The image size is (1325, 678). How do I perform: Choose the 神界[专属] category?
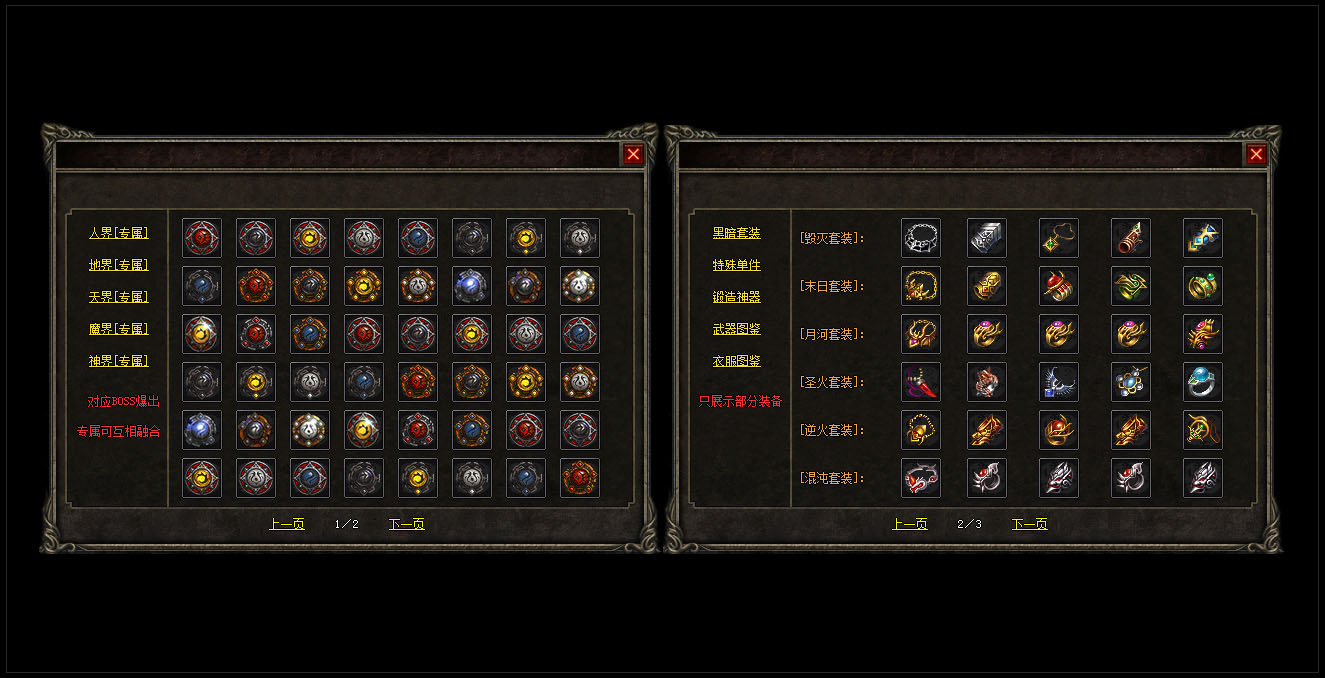tap(118, 361)
